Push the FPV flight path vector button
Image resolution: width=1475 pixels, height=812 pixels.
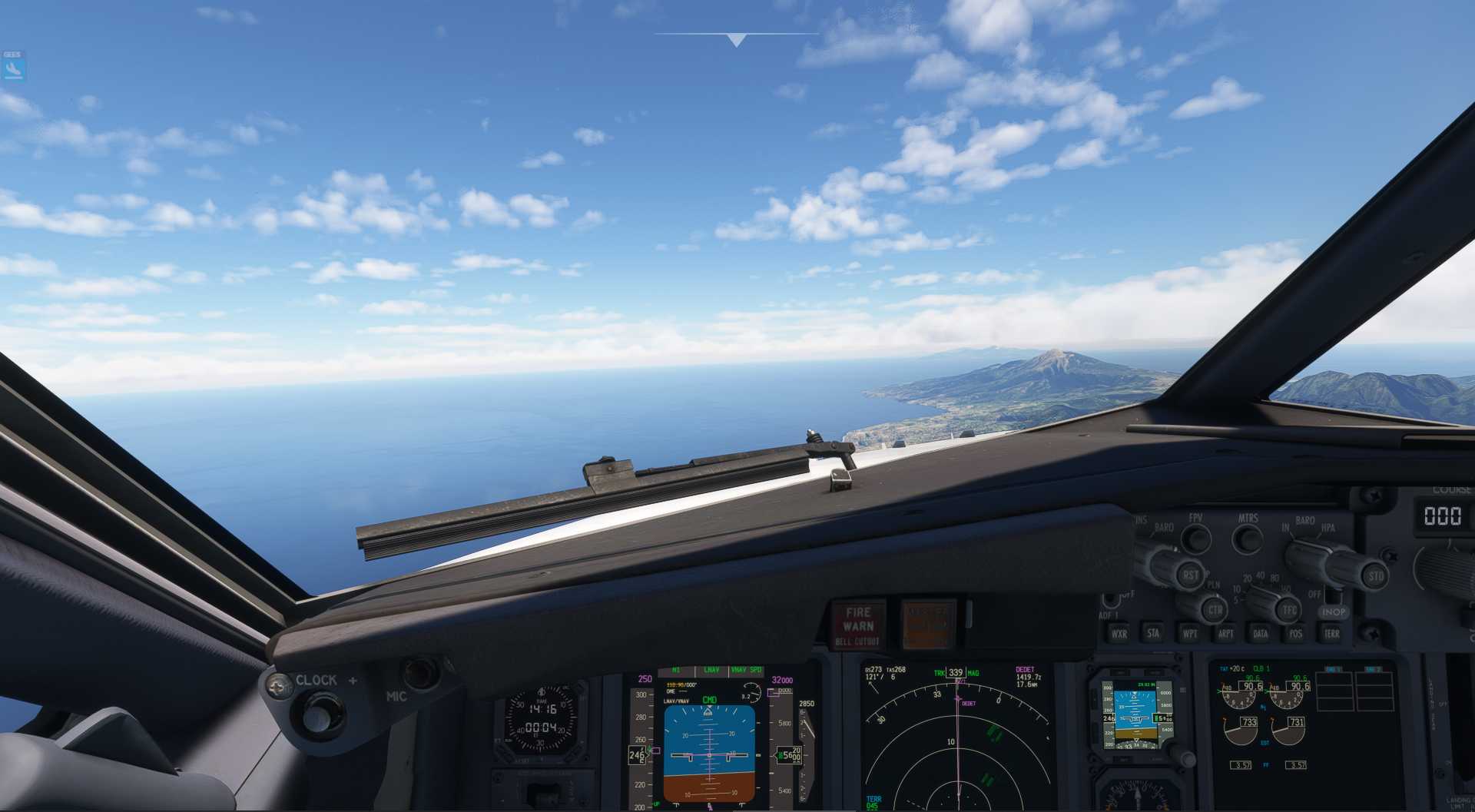click(x=1196, y=539)
